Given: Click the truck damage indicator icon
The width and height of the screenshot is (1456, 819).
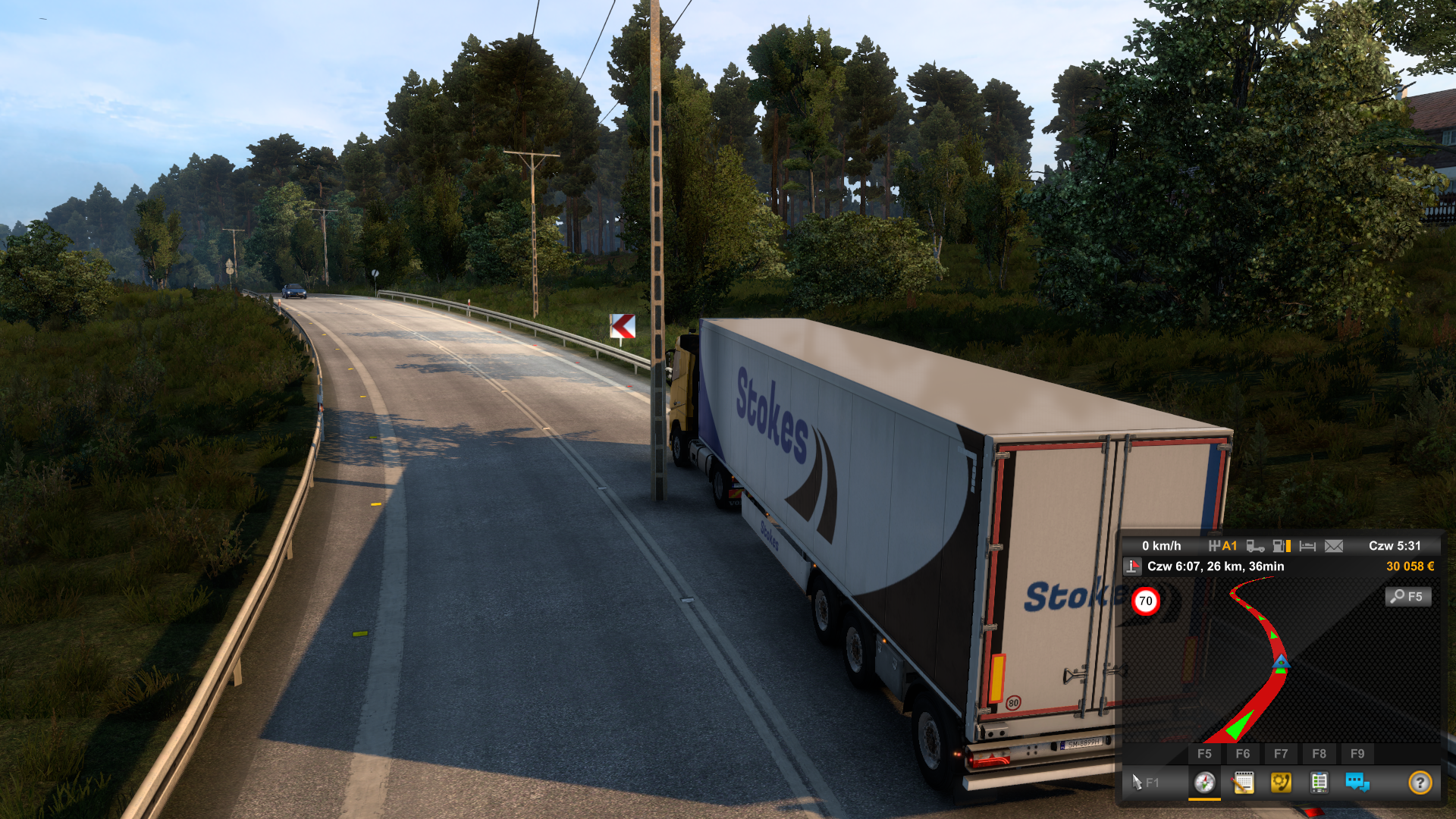Looking at the screenshot, I should 1255,546.
